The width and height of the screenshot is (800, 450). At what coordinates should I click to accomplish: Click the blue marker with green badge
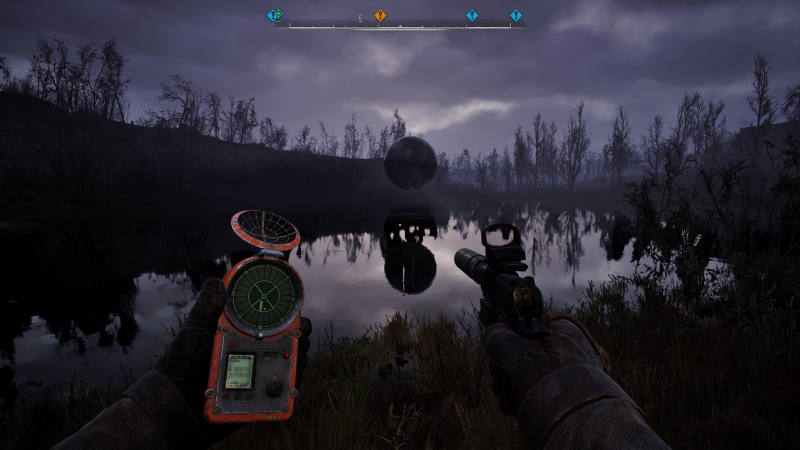(273, 16)
